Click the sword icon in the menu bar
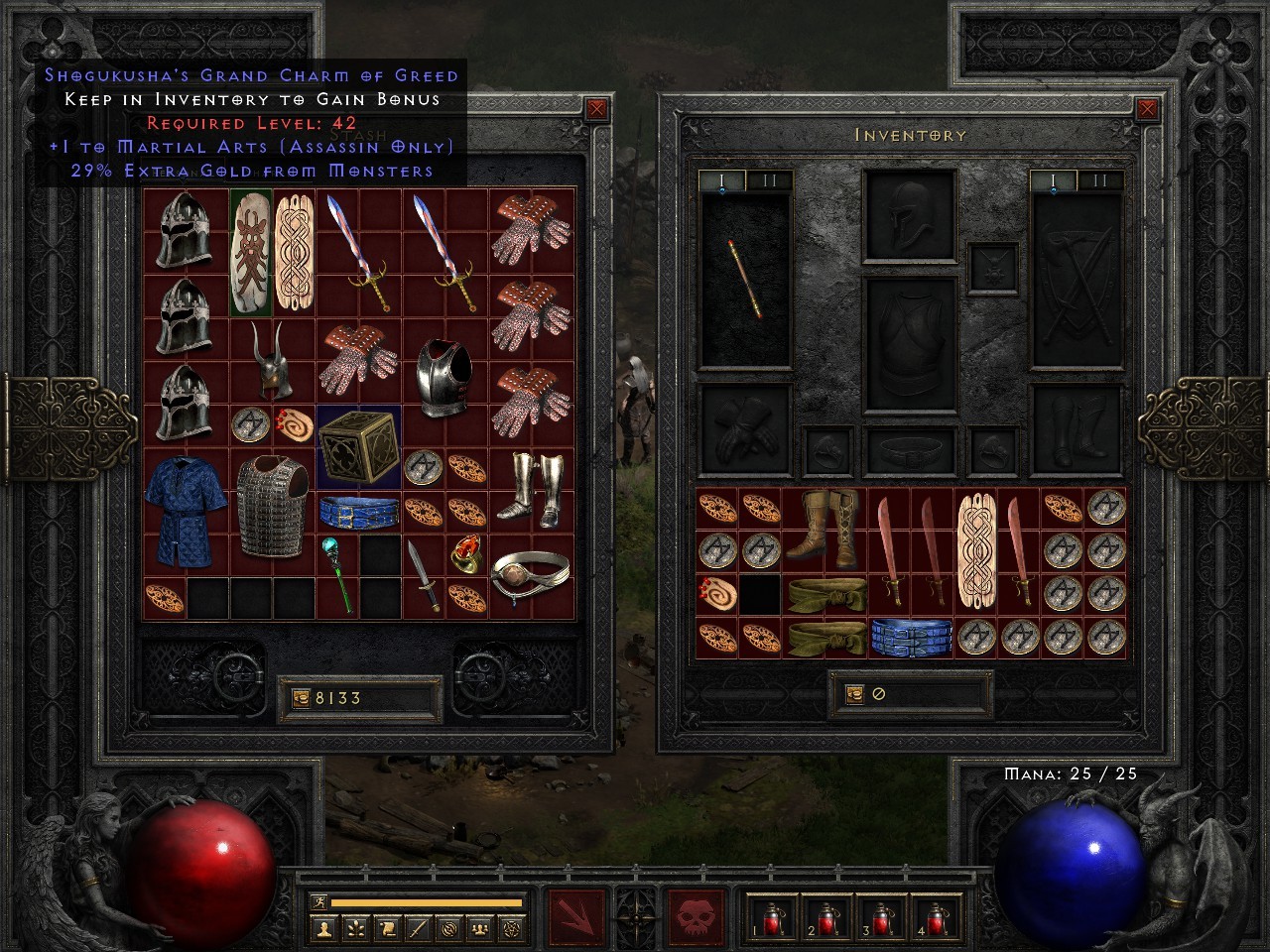The height and width of the screenshot is (952, 1270). [x=417, y=930]
